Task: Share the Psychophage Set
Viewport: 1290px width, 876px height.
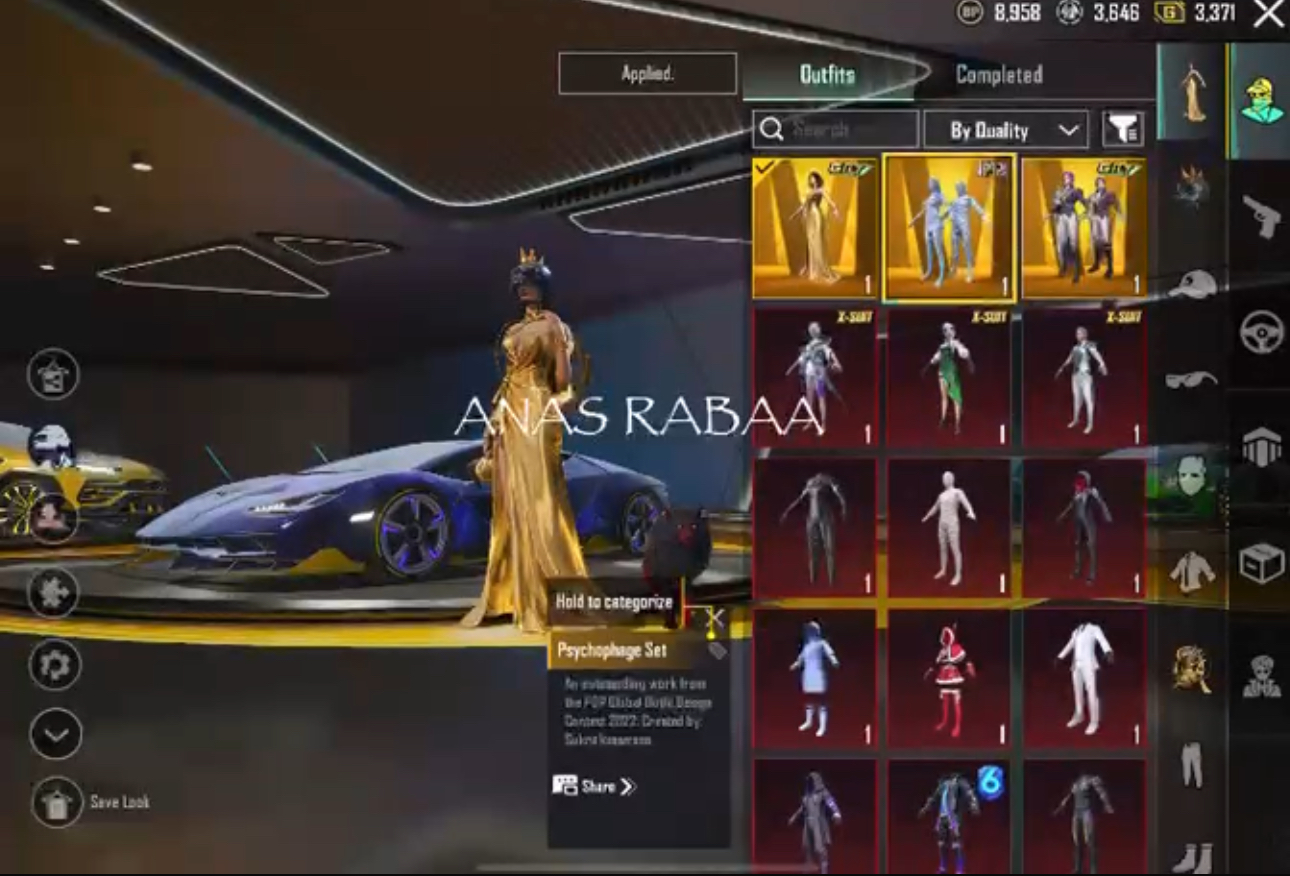Action: point(594,786)
